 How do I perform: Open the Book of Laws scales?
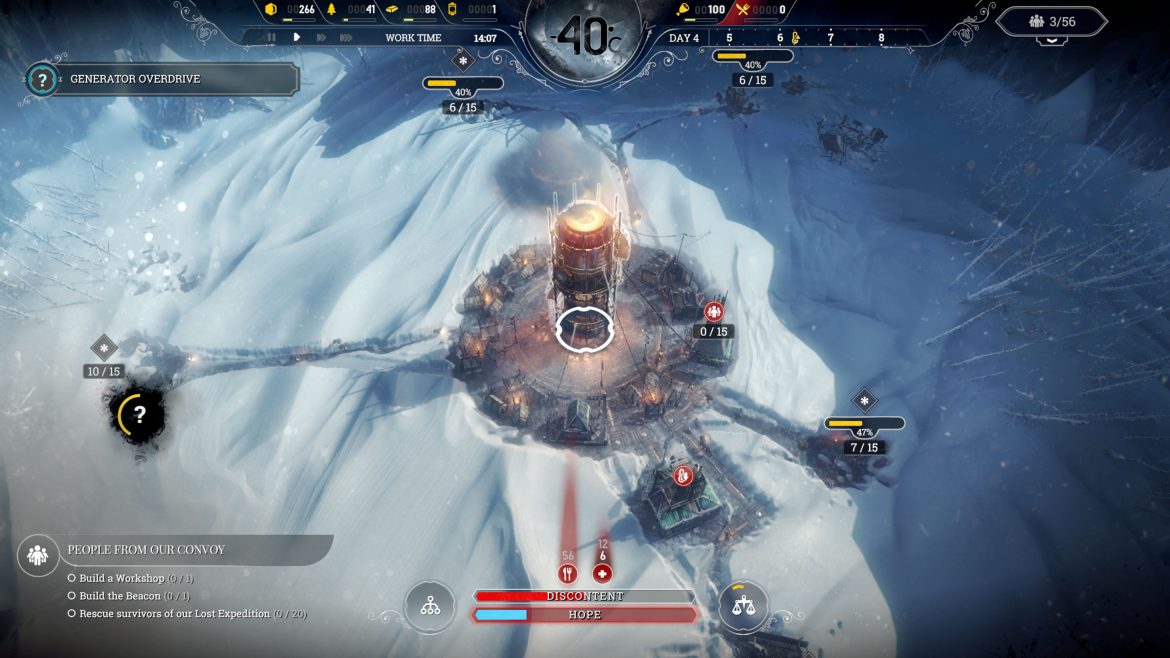click(x=744, y=606)
